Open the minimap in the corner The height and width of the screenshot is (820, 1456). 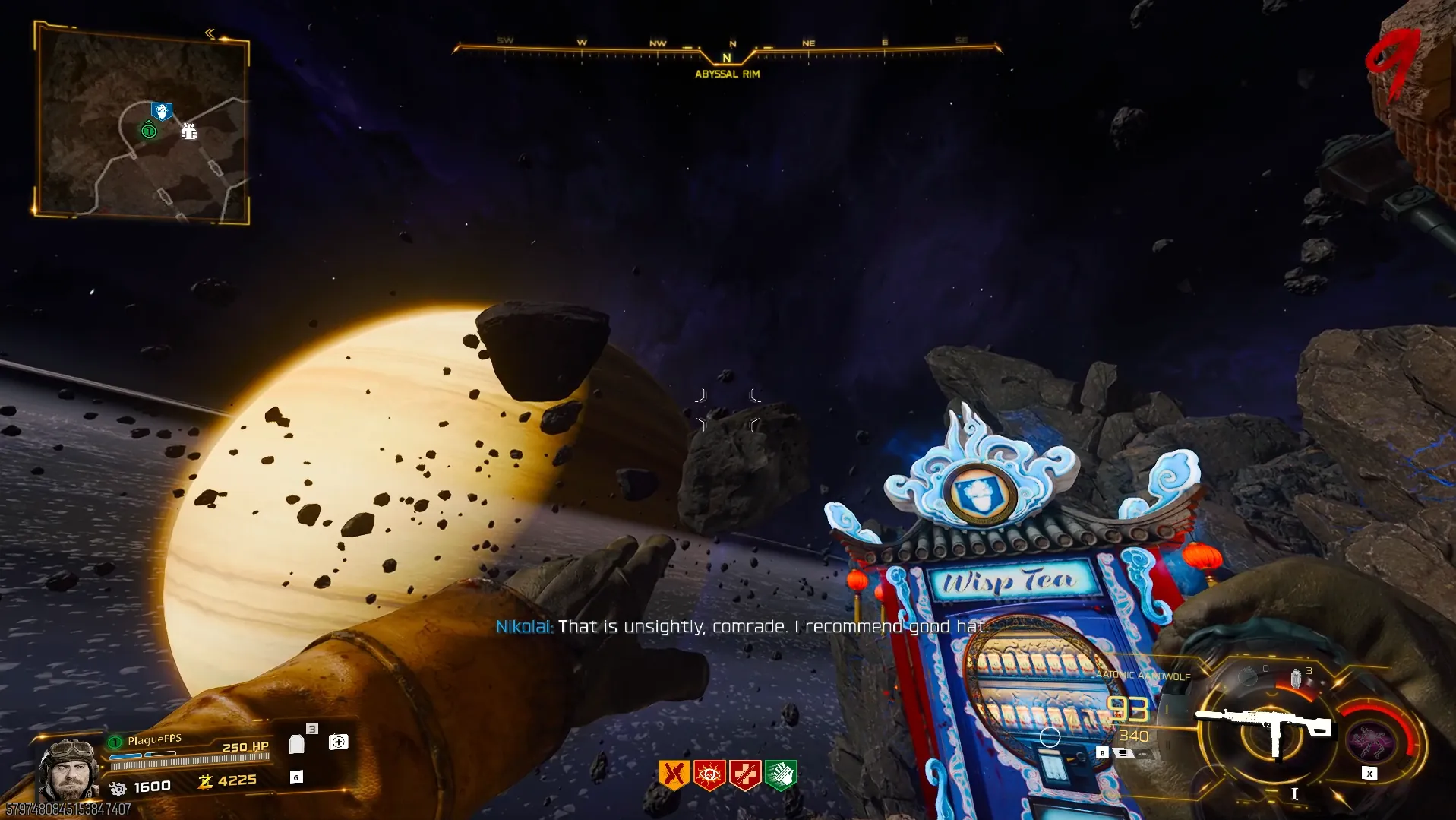[x=142, y=125]
